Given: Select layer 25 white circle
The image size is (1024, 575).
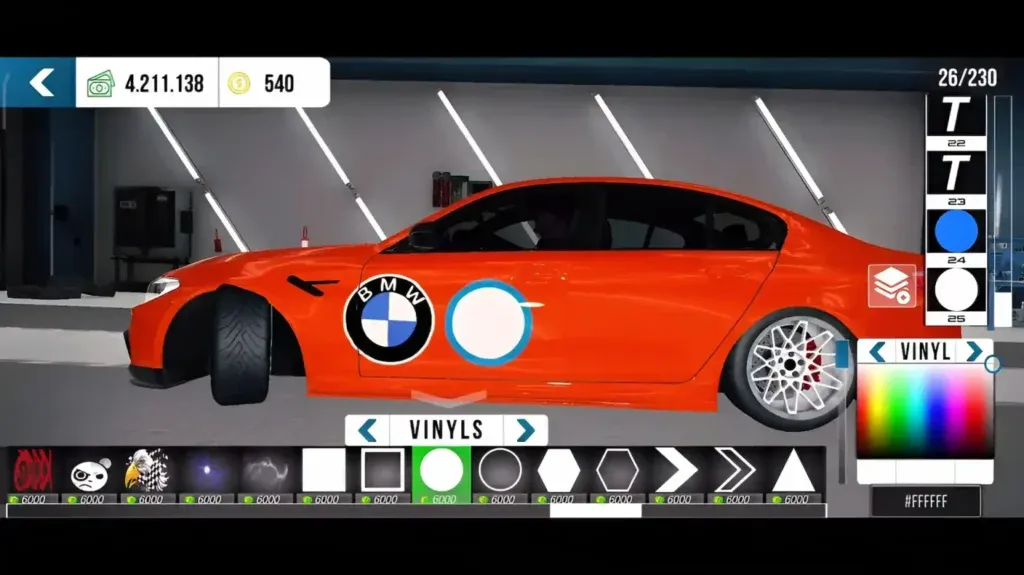Looking at the screenshot, I should [955, 290].
